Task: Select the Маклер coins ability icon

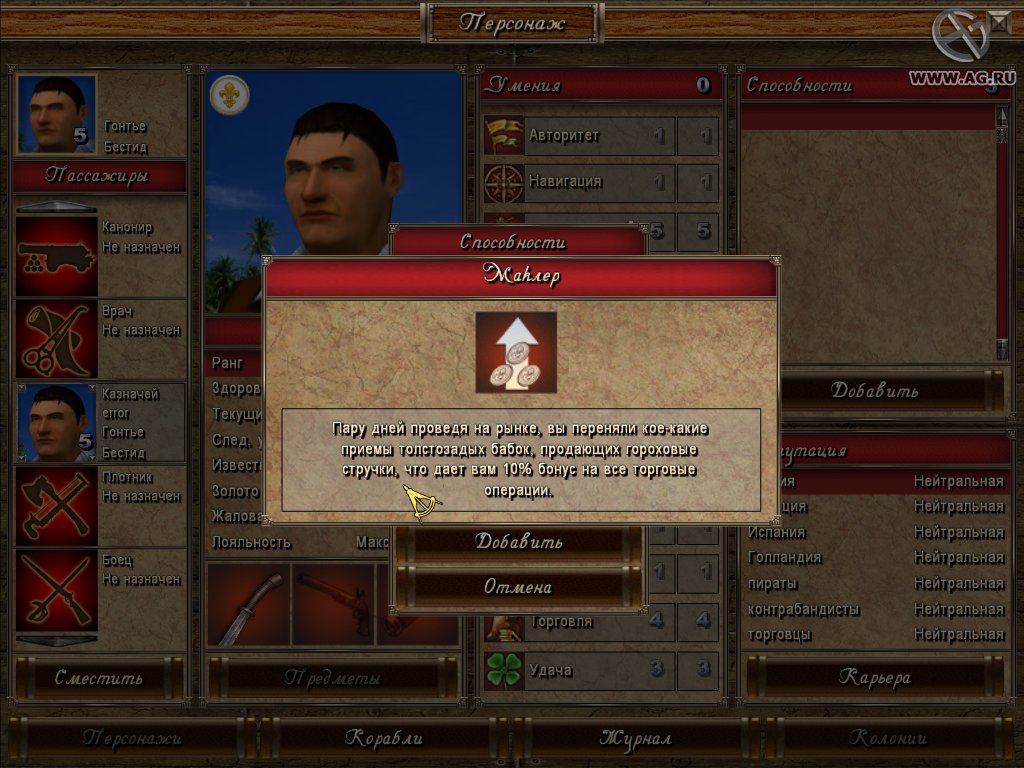Action: (x=516, y=352)
